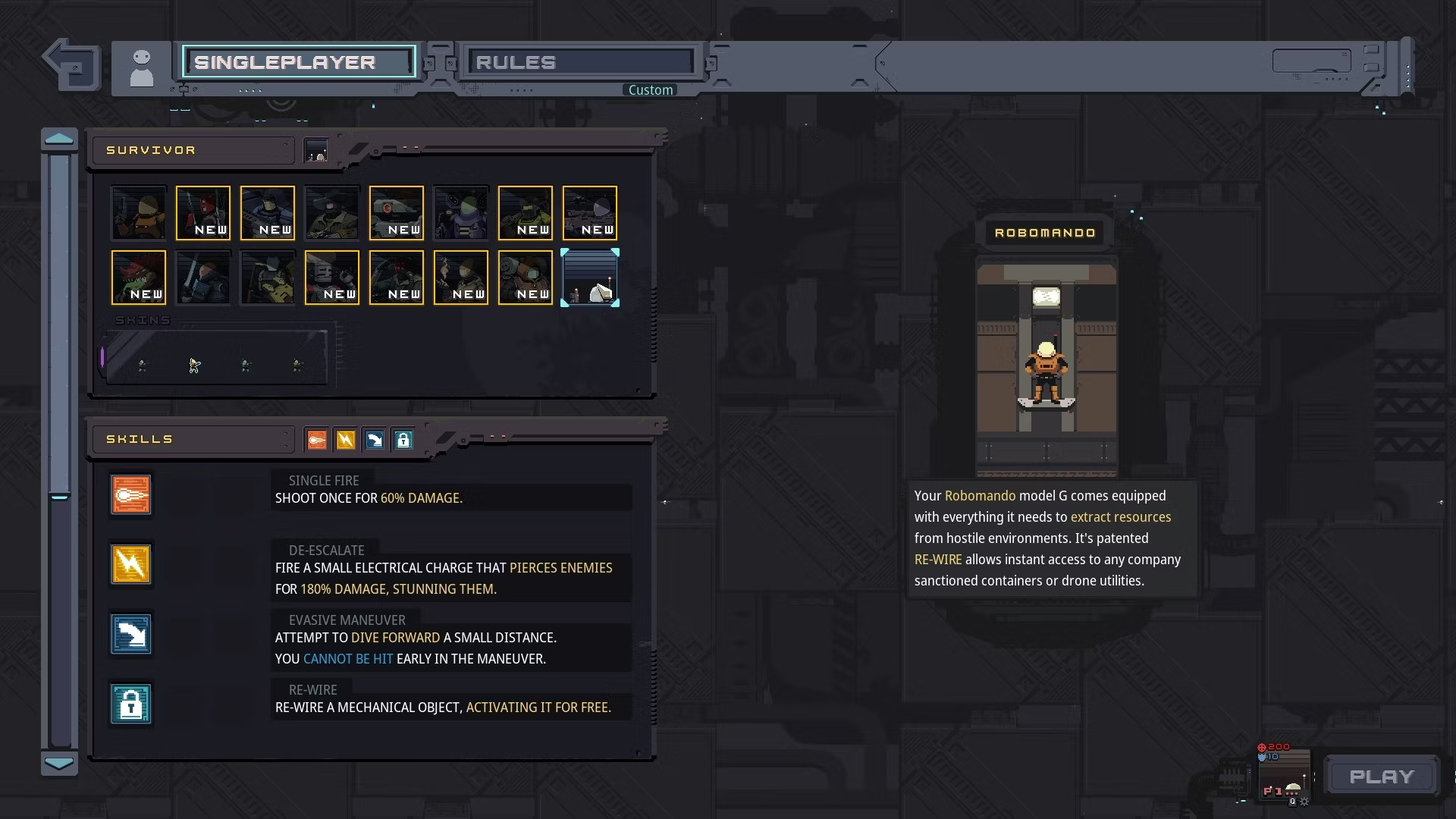Select the large De-Escalate lightning skill icon

[x=131, y=565]
